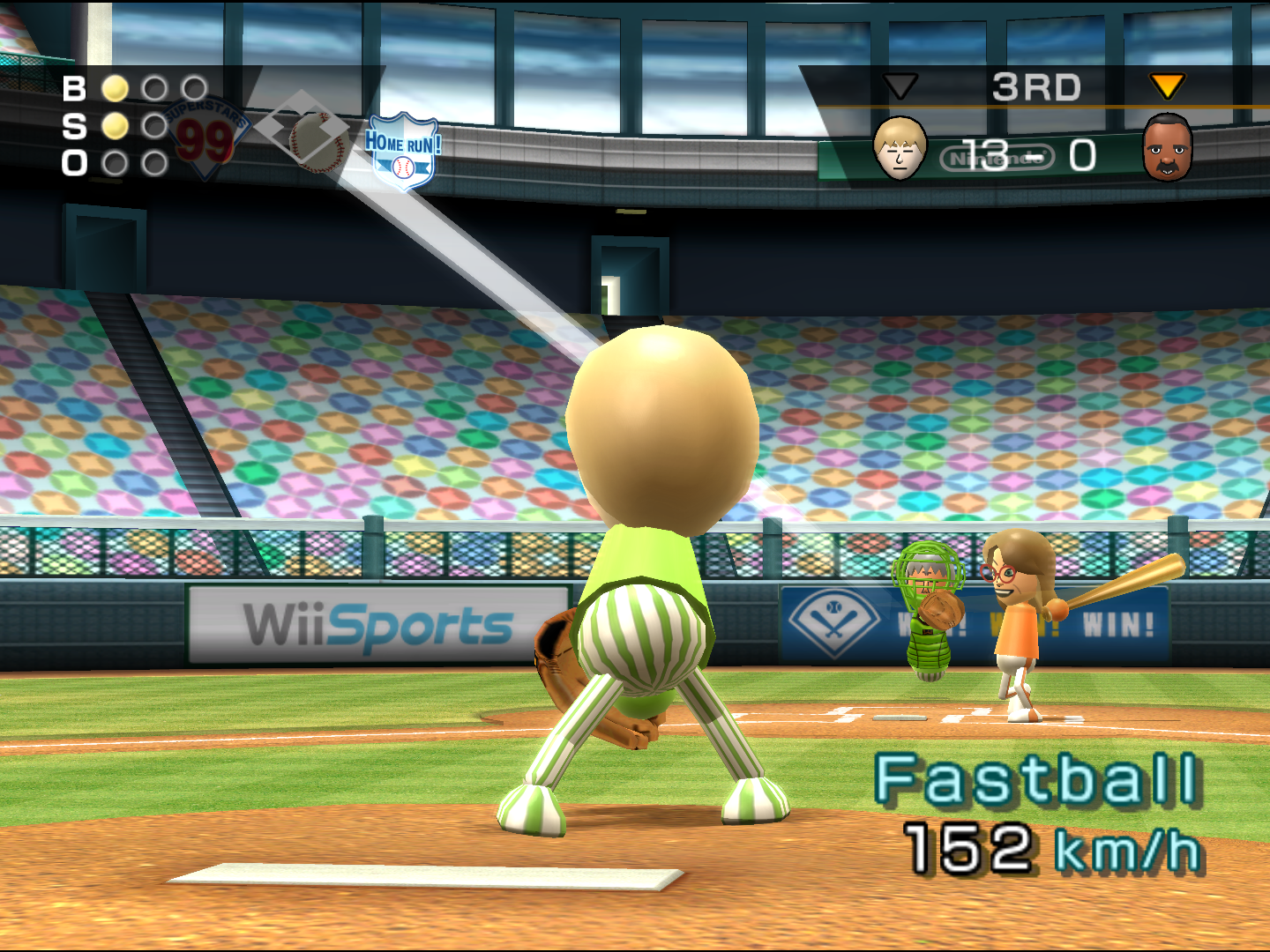Click the Home Run shield badge
Screen dimensions: 1270x952
[402, 151]
